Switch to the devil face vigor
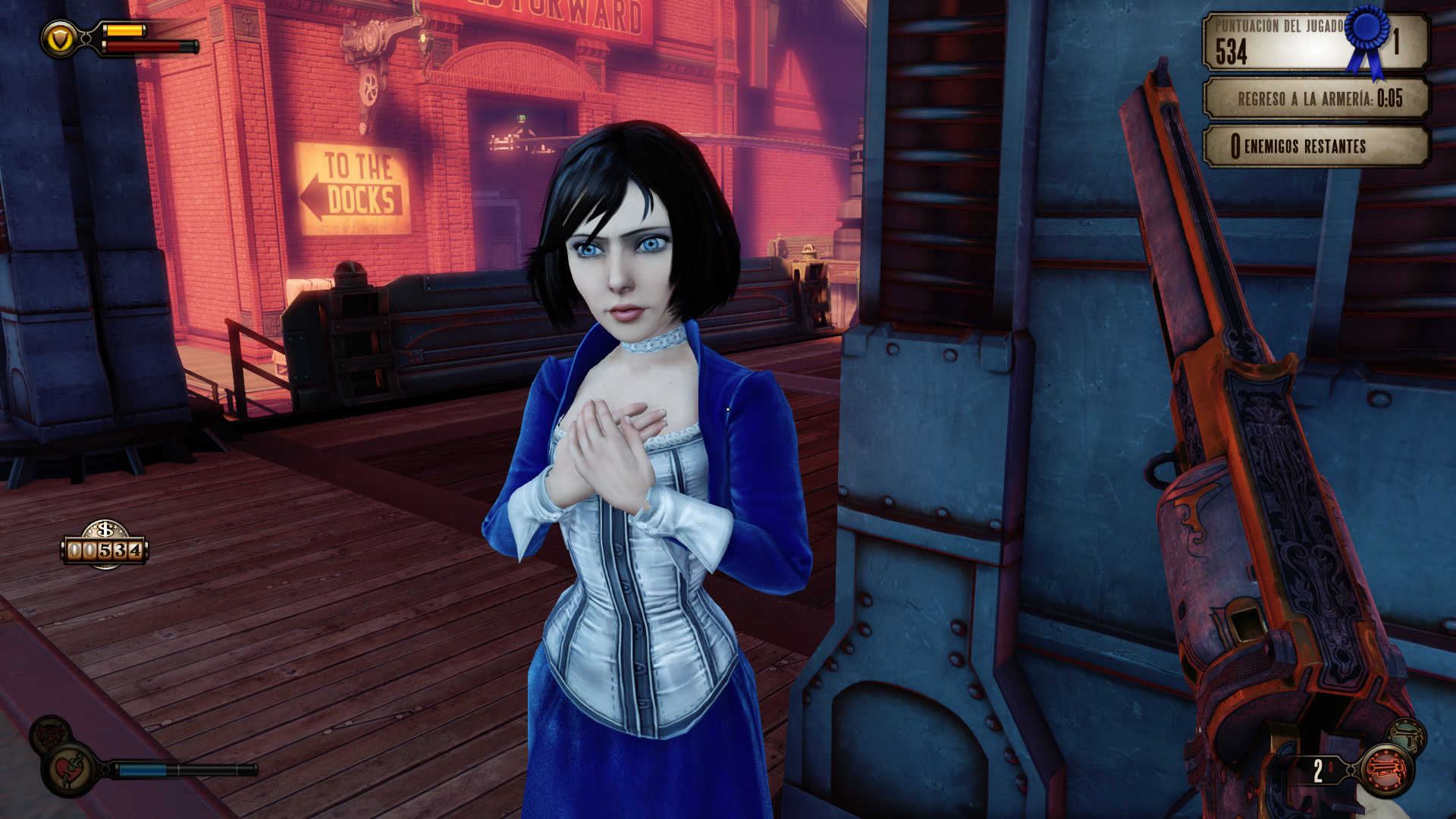 [x=50, y=734]
